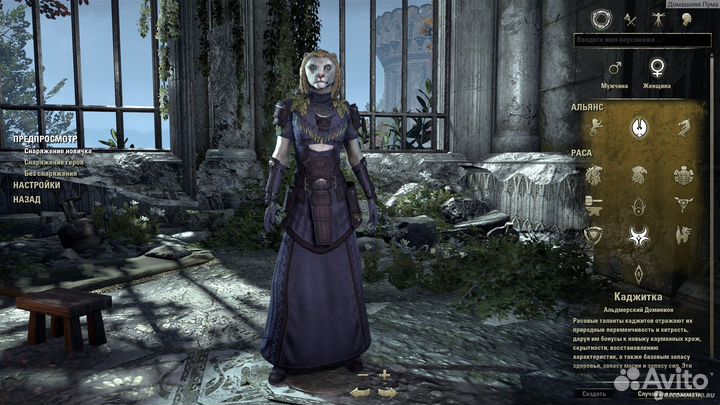
Task: Select the Khajiit crescent moons race icon
Action: (x=639, y=237)
